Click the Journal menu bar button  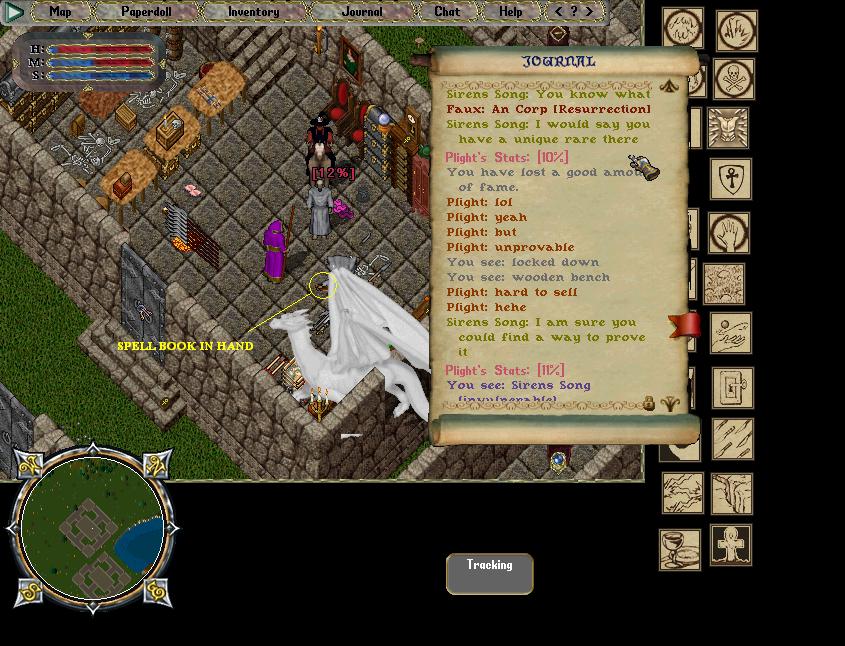point(361,12)
